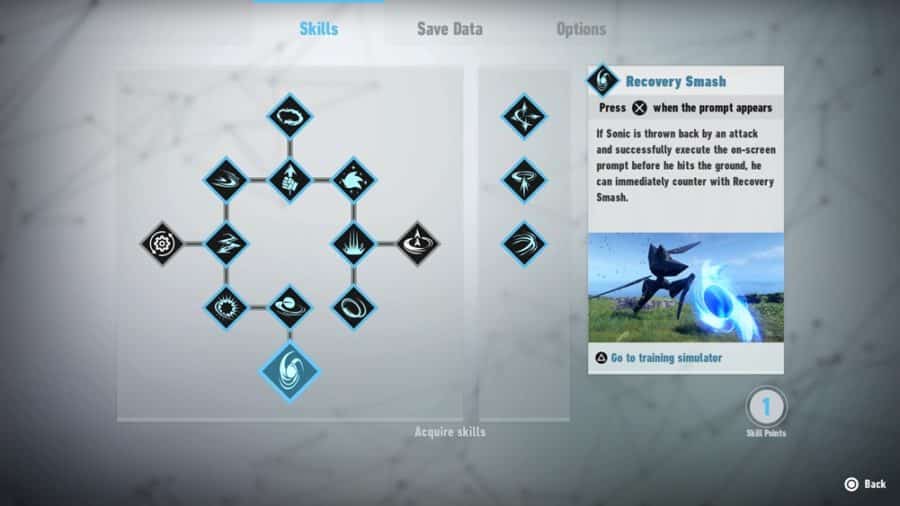Choose the ground burst spikes skill node
Image resolution: width=900 pixels, height=506 pixels.
tap(353, 243)
